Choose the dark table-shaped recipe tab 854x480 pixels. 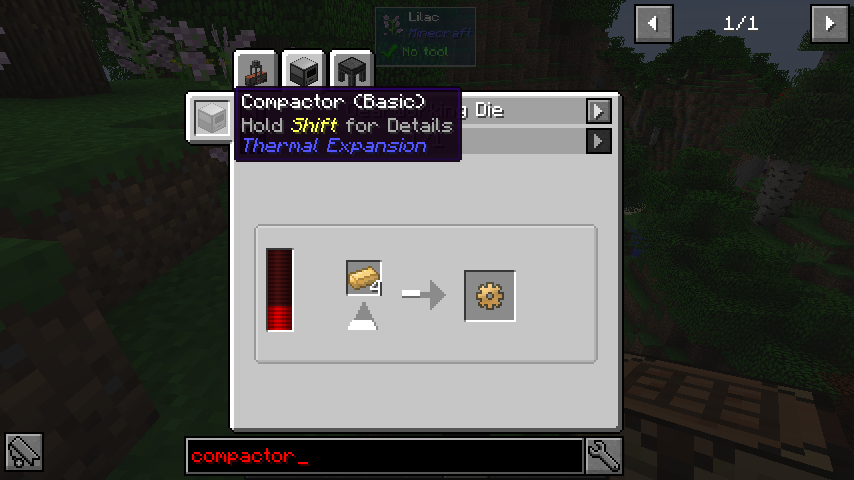point(351,71)
